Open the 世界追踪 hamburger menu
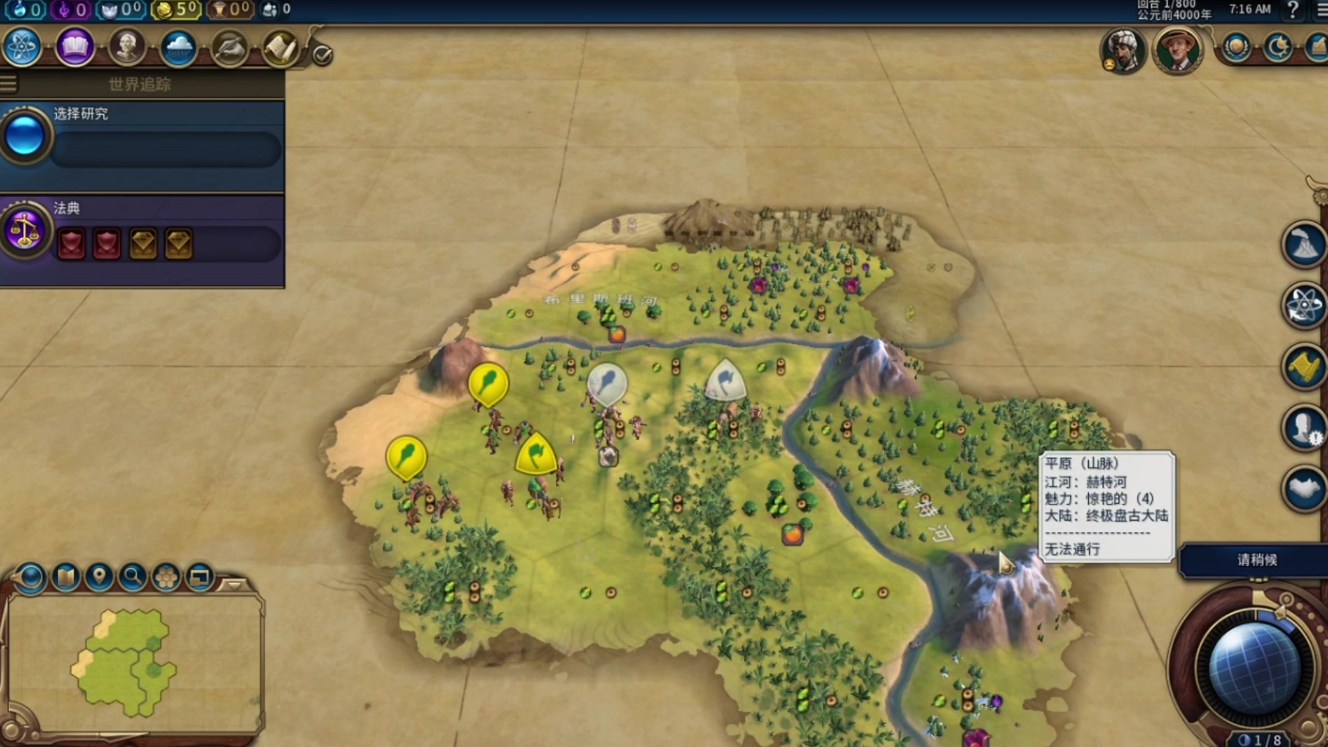 tap(9, 84)
